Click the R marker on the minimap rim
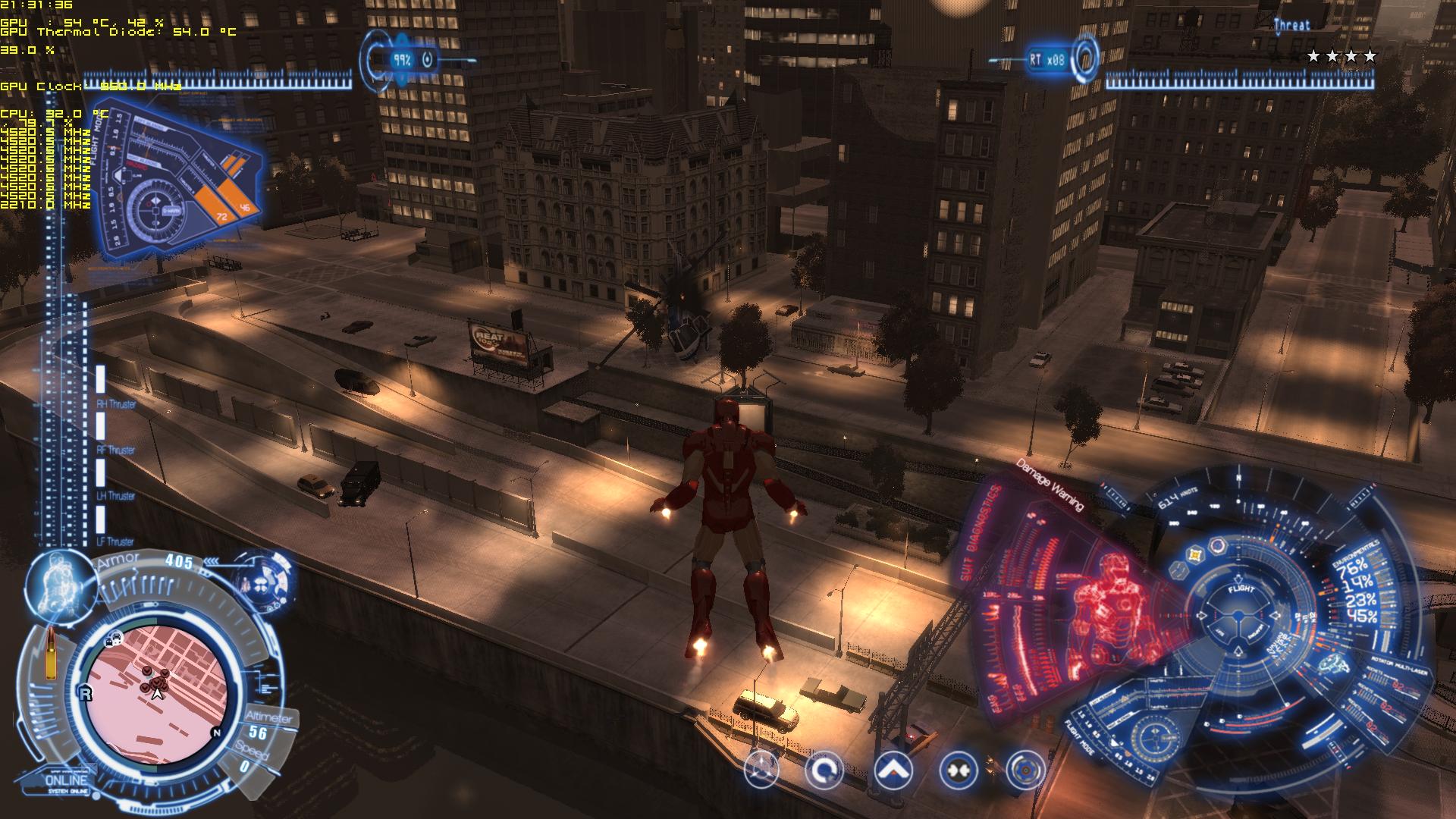Viewport: 1456px width, 819px height. pyautogui.click(x=85, y=693)
